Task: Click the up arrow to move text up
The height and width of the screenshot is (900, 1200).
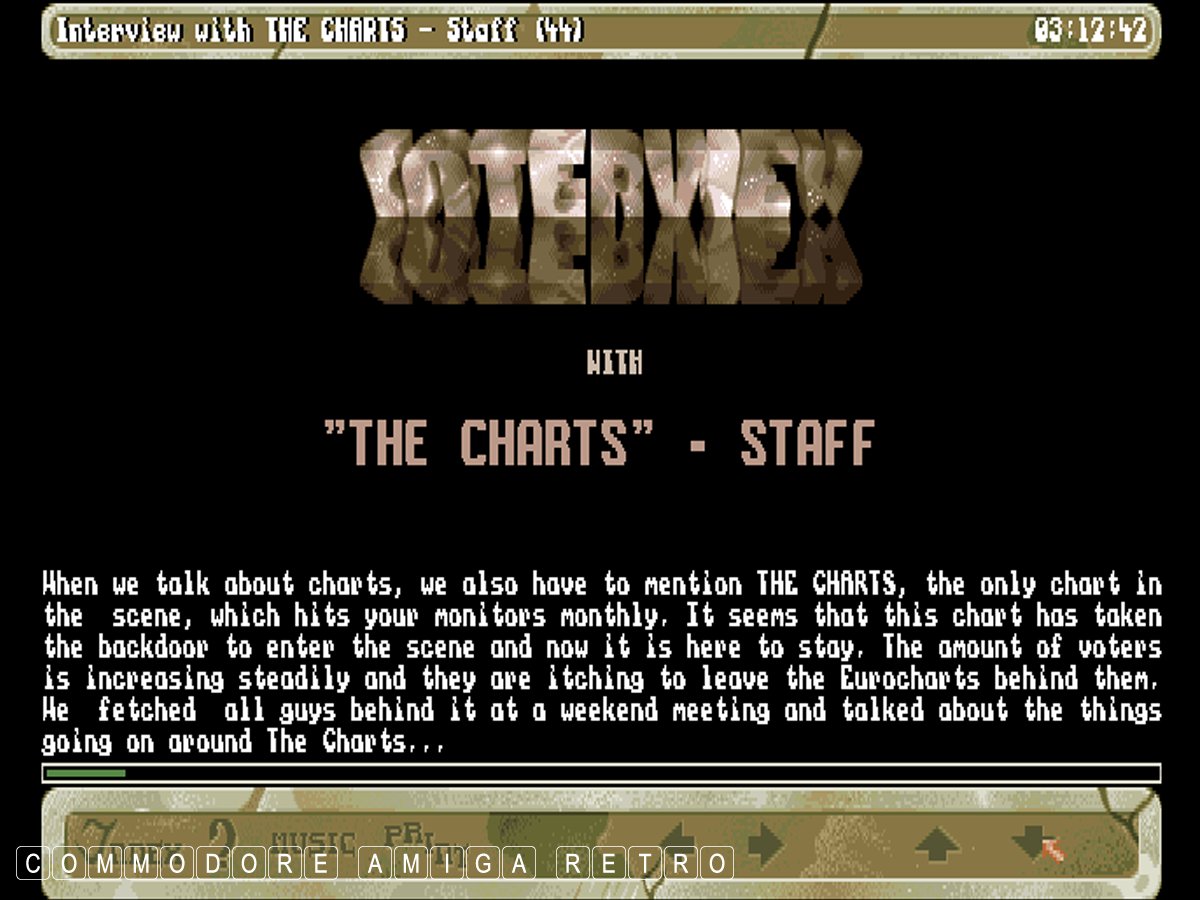Action: [937, 843]
